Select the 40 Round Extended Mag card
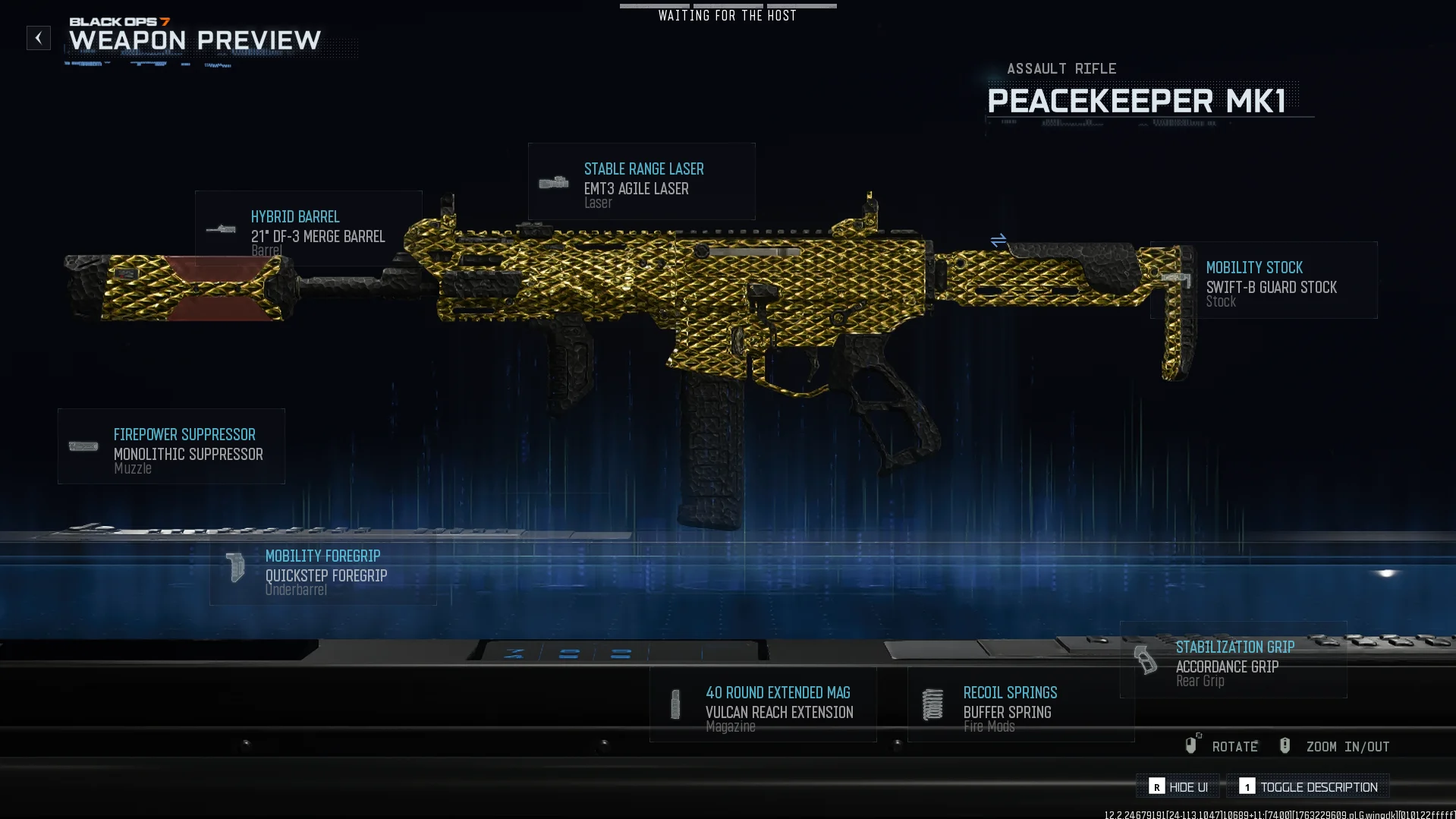This screenshot has width=1456, height=819. (x=763, y=704)
